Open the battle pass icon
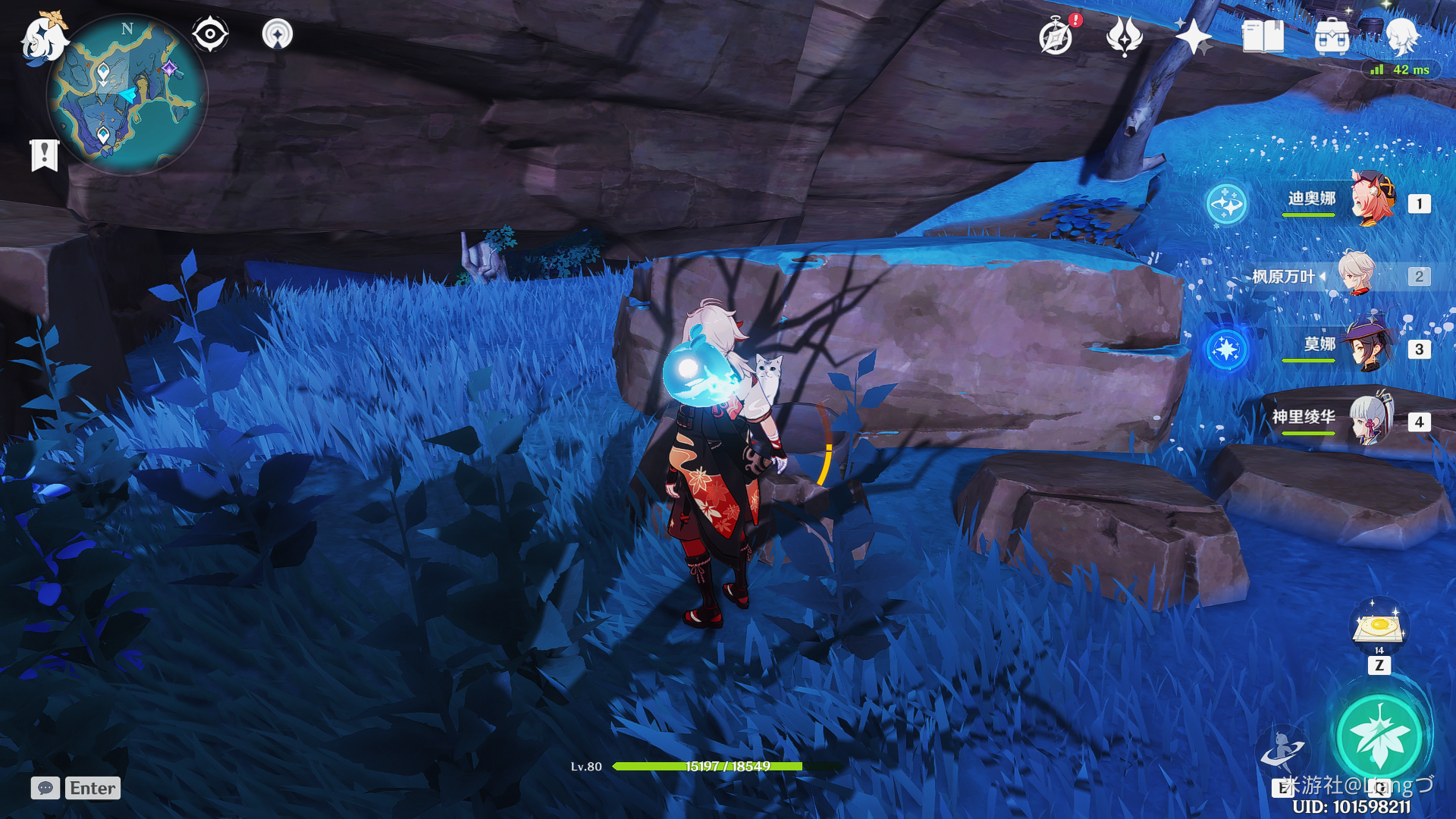This screenshot has width=1456, height=819. tap(1124, 36)
